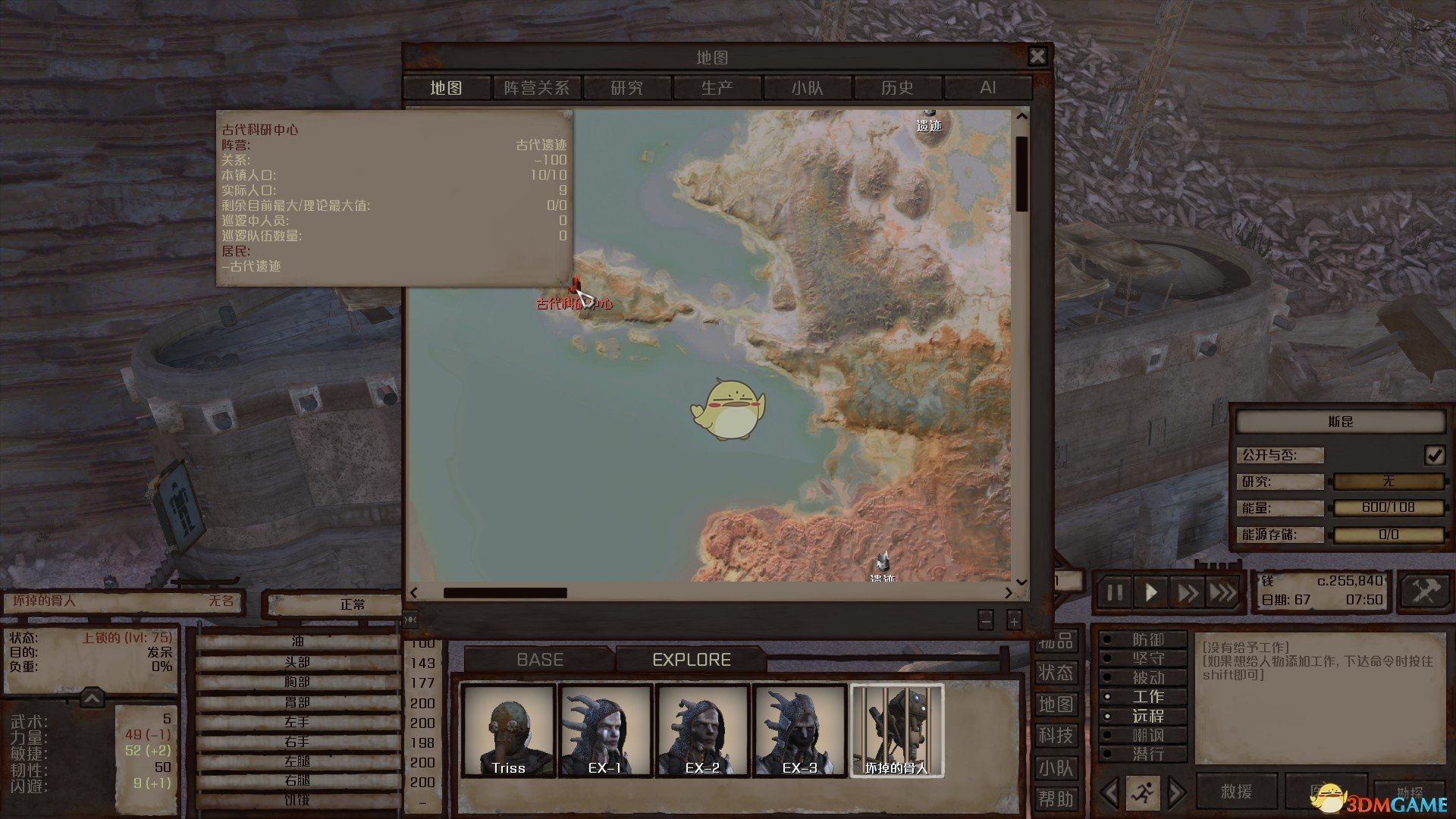Choose the EX-3 portrait
Screen dimensions: 1456x819
[799, 731]
